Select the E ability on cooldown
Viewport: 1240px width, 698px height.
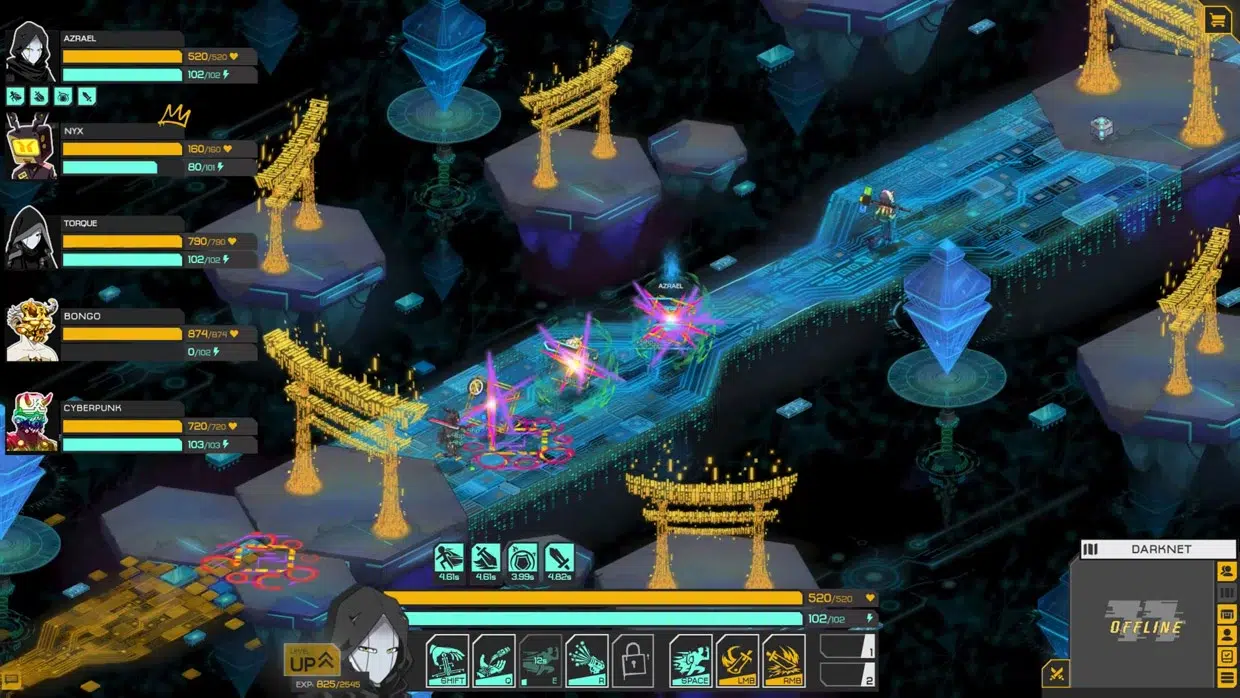click(541, 661)
